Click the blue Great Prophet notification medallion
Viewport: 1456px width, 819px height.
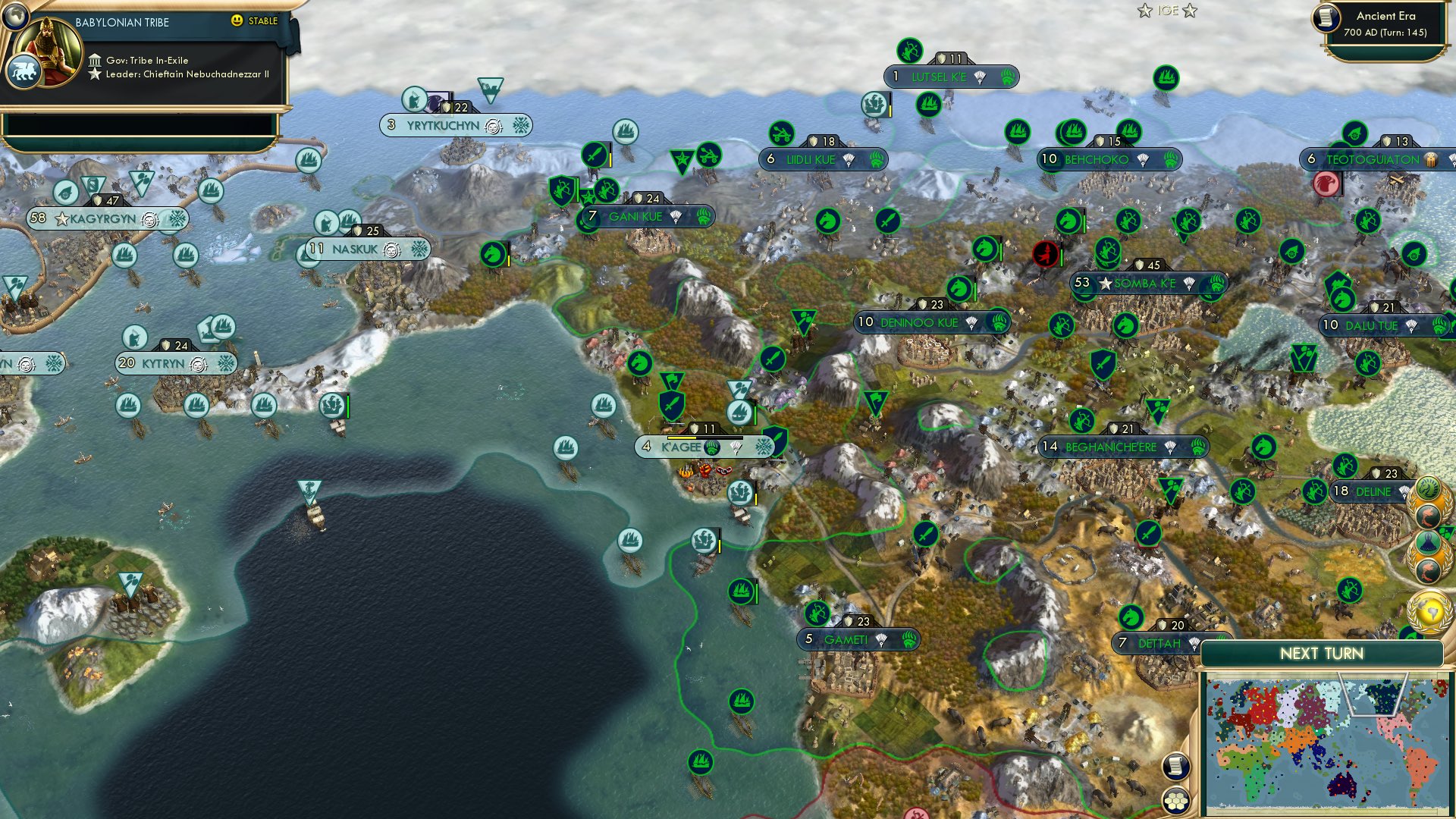tap(1427, 541)
